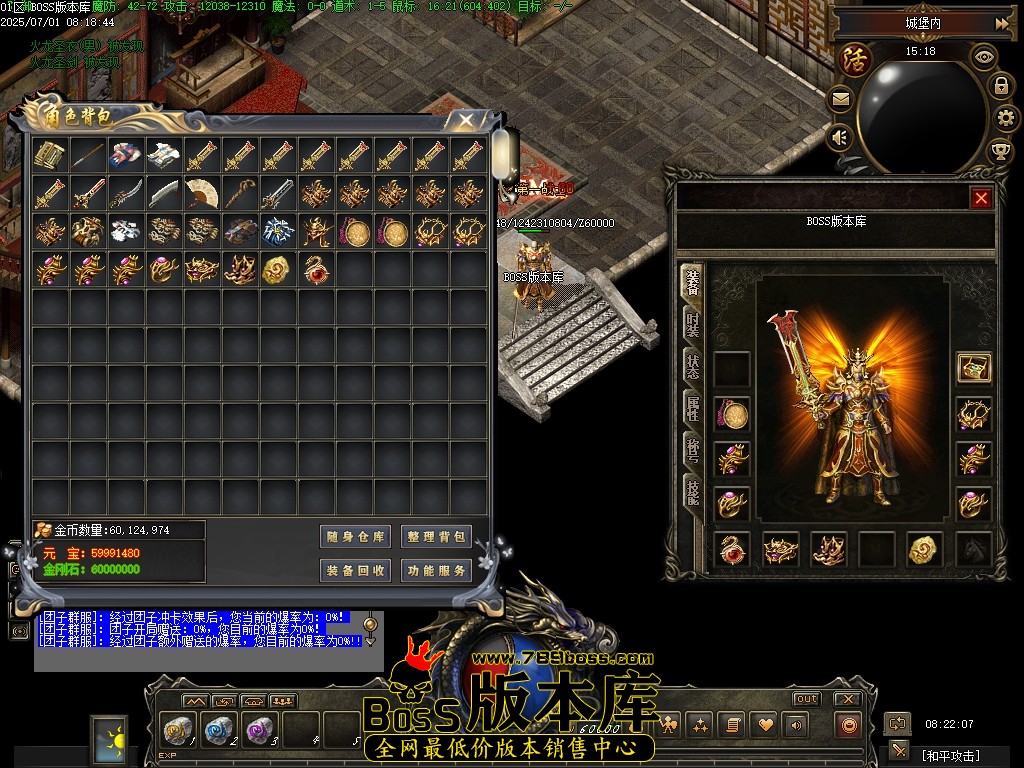
Task: Open the 功能服务 function services button
Action: pos(436,571)
